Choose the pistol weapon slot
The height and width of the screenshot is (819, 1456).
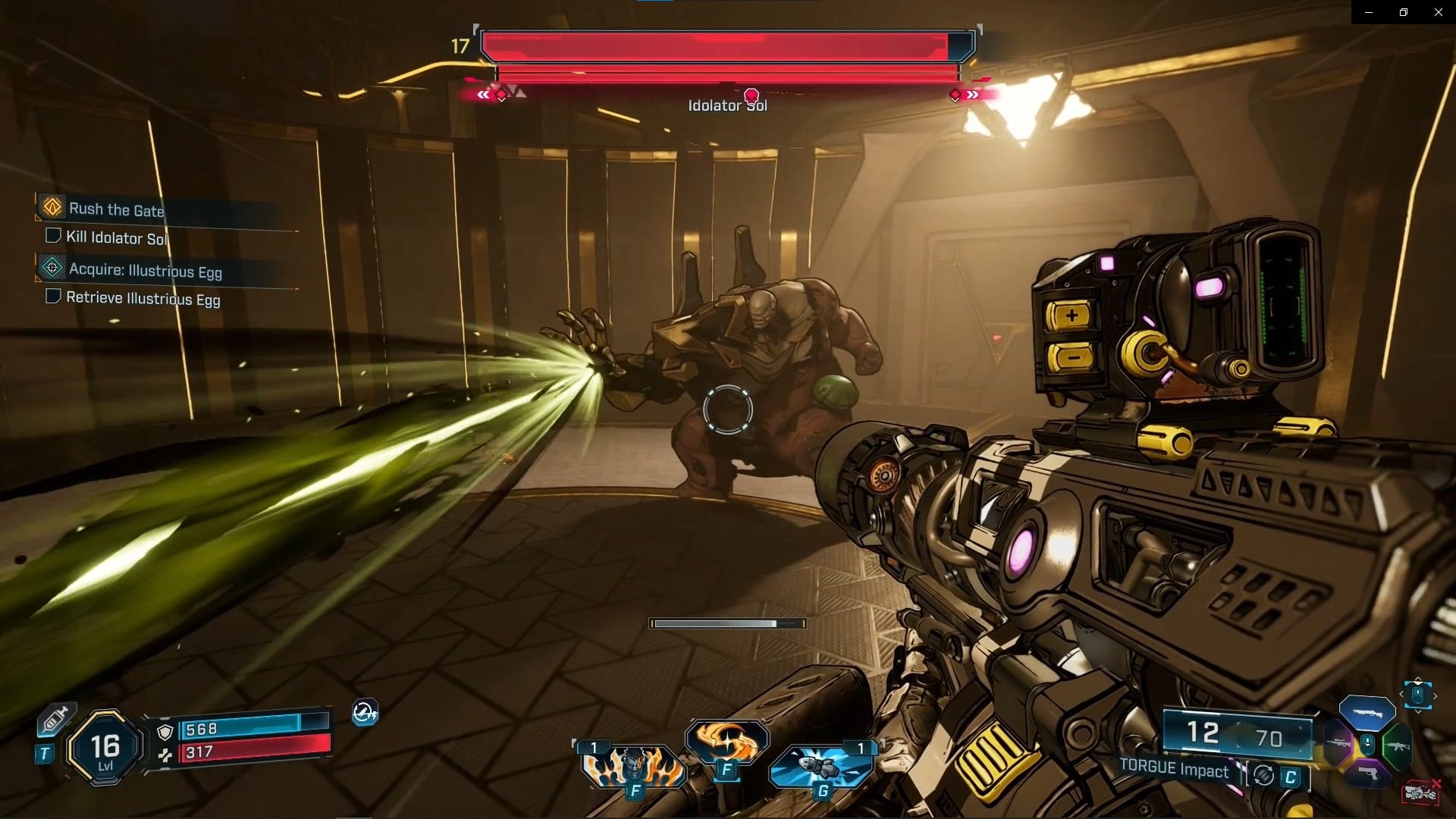tap(1367, 773)
